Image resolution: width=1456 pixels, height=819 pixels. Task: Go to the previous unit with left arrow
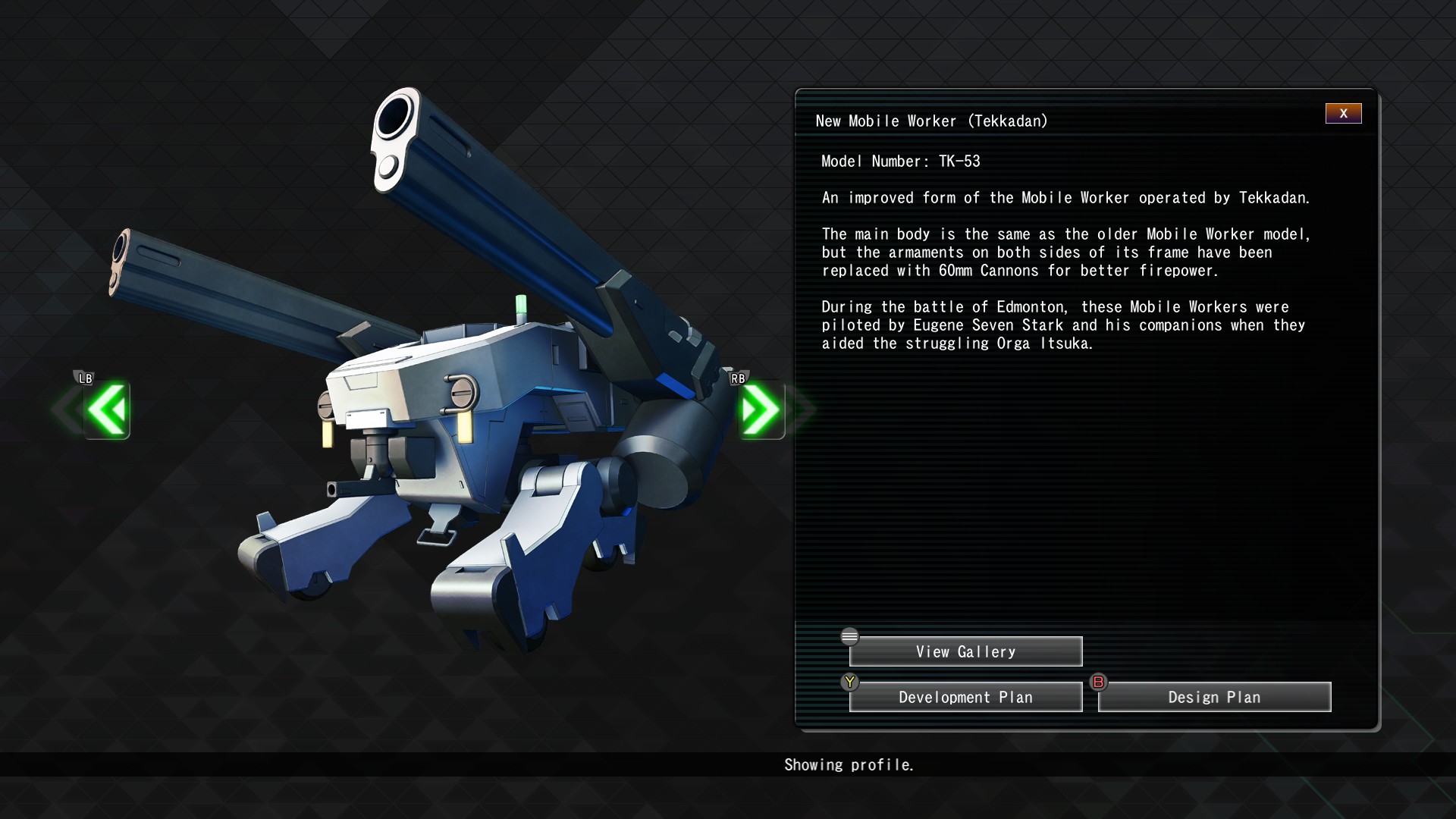click(107, 410)
